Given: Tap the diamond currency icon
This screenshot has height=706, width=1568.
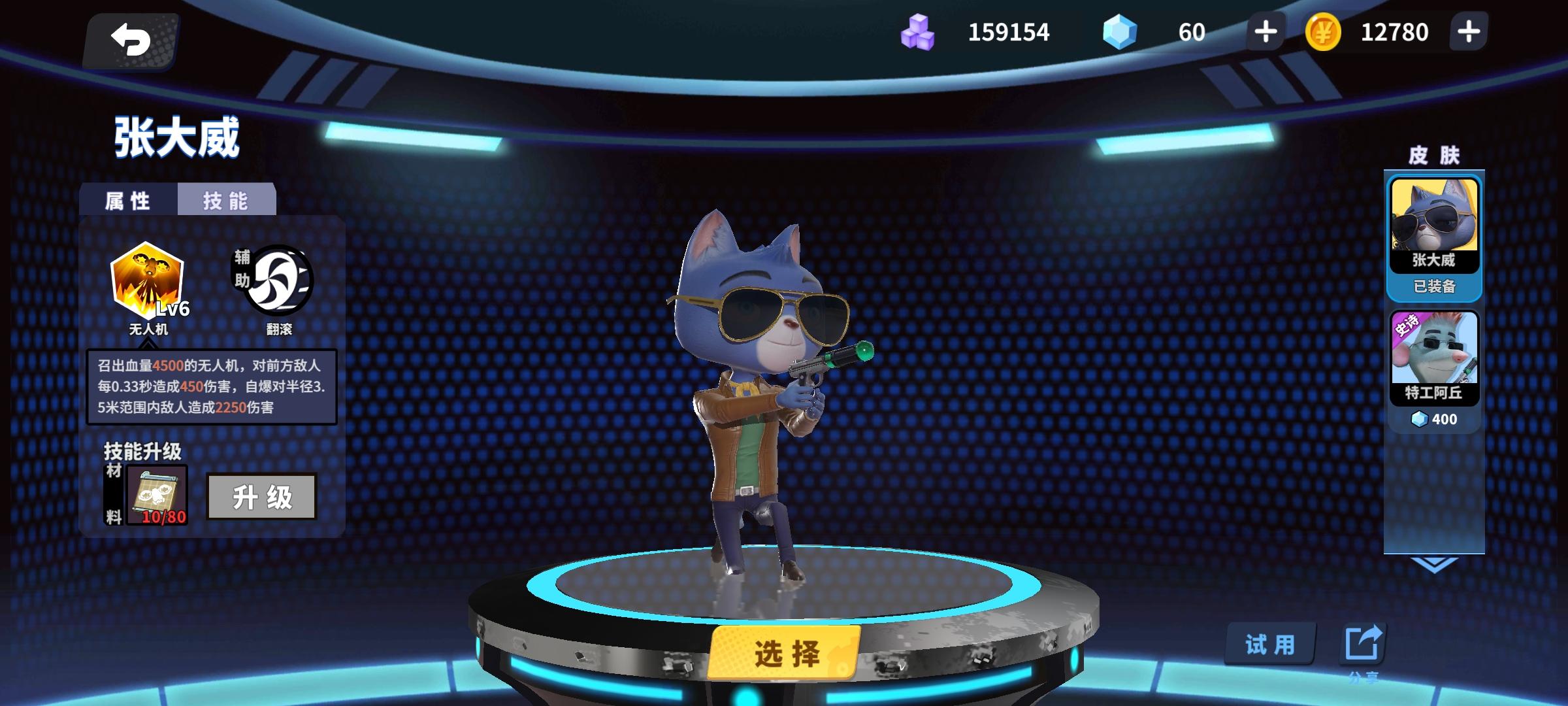Looking at the screenshot, I should pyautogui.click(x=1119, y=31).
